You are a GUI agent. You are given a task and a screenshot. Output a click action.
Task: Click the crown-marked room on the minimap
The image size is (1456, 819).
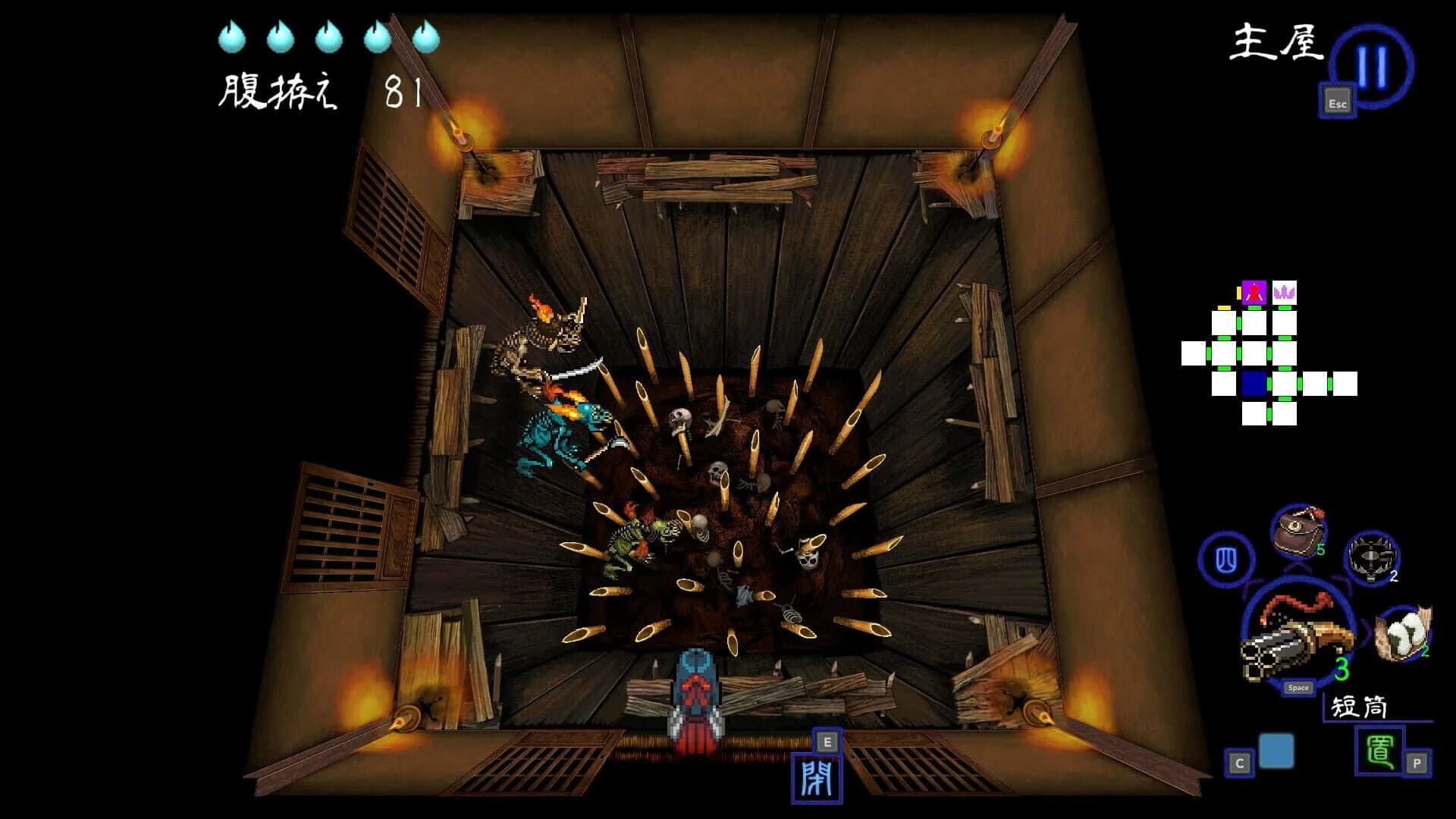coord(1285,292)
